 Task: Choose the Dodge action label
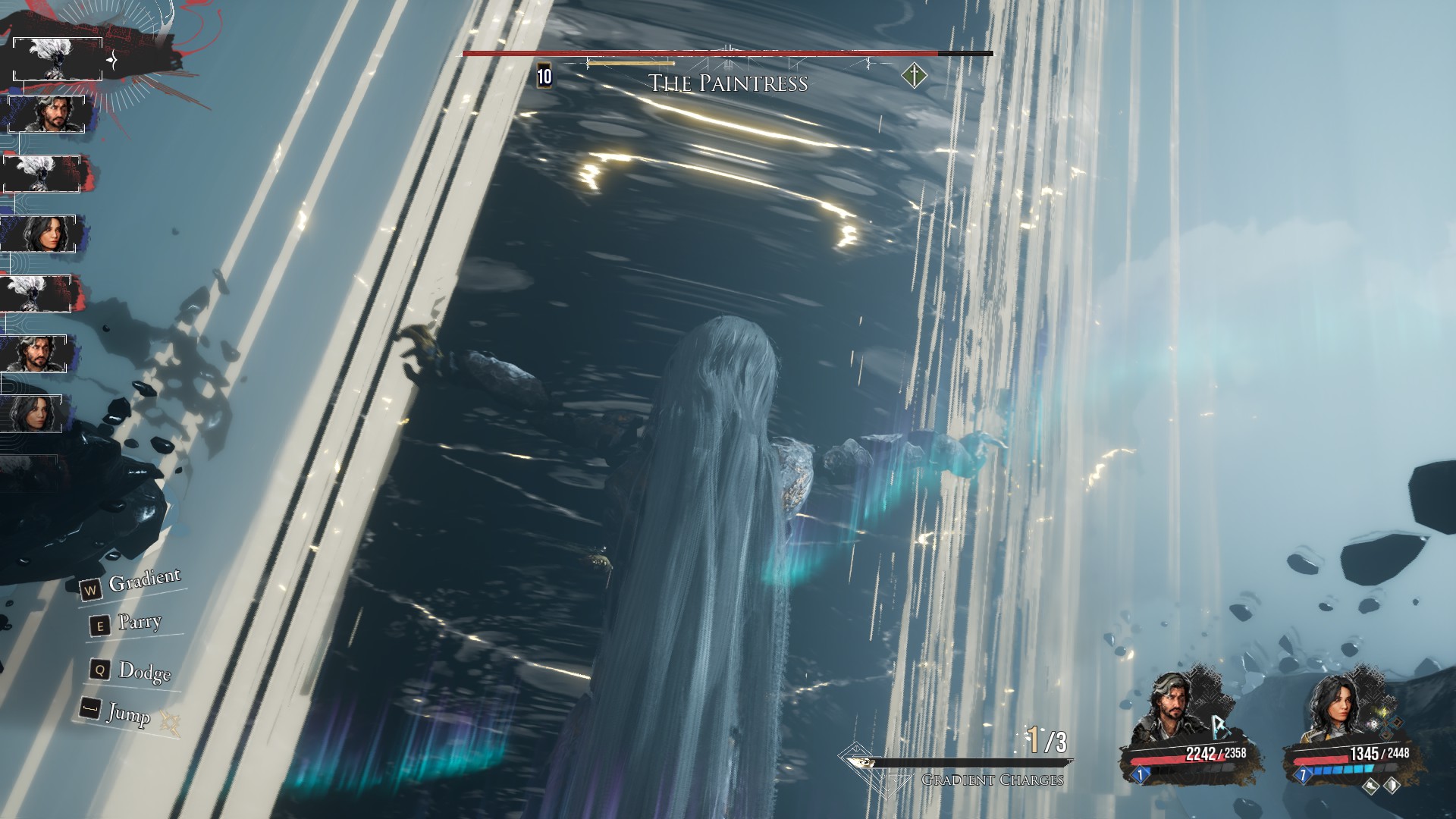(145, 671)
